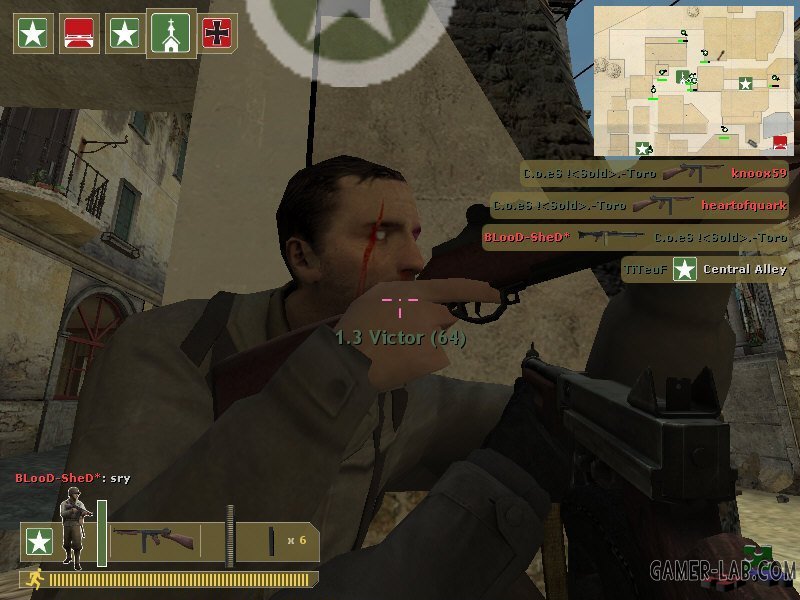Click the BLooD-SheD* kill feed row
Screen dimensions: 800x600
tap(634, 238)
